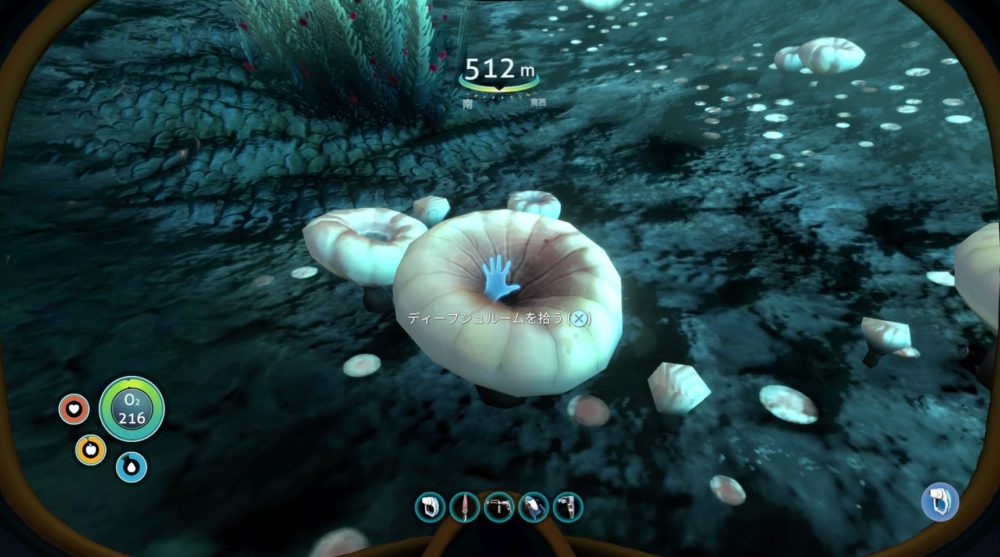1000x557 pixels.
Task: Select the Scanner slot in the hotbar
Action: (430, 507)
